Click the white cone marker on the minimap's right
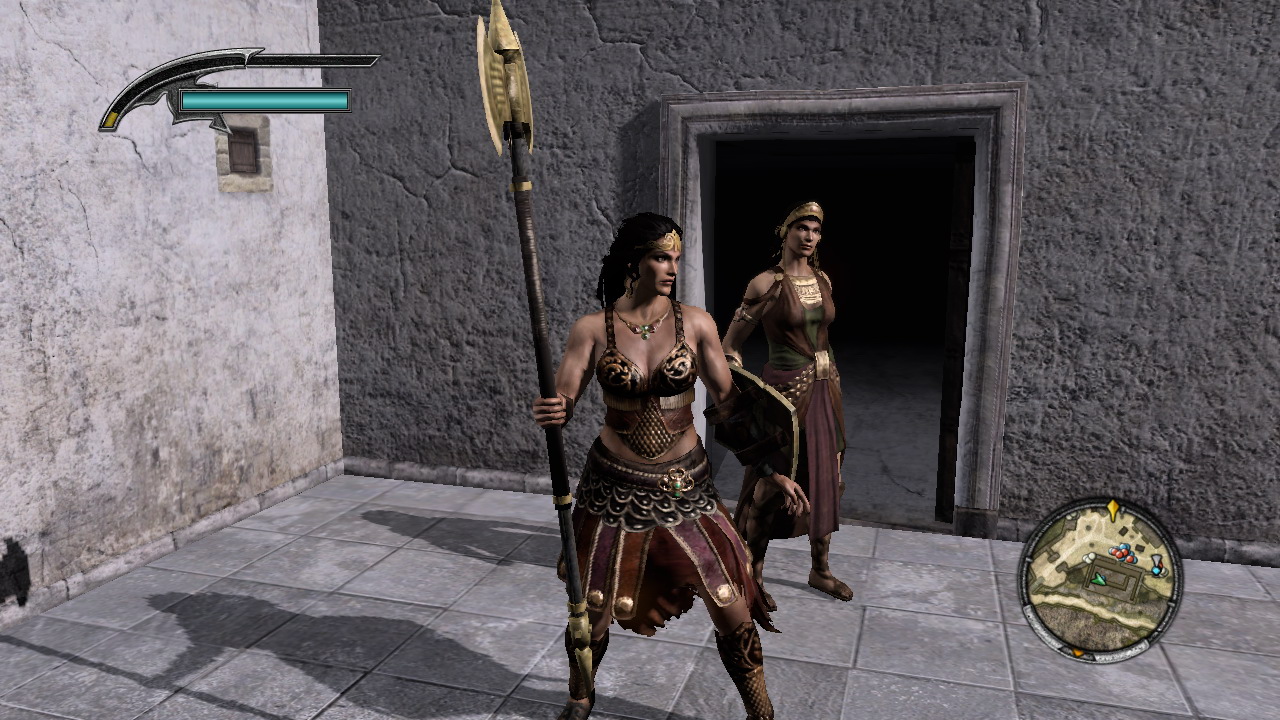 (x=1156, y=560)
